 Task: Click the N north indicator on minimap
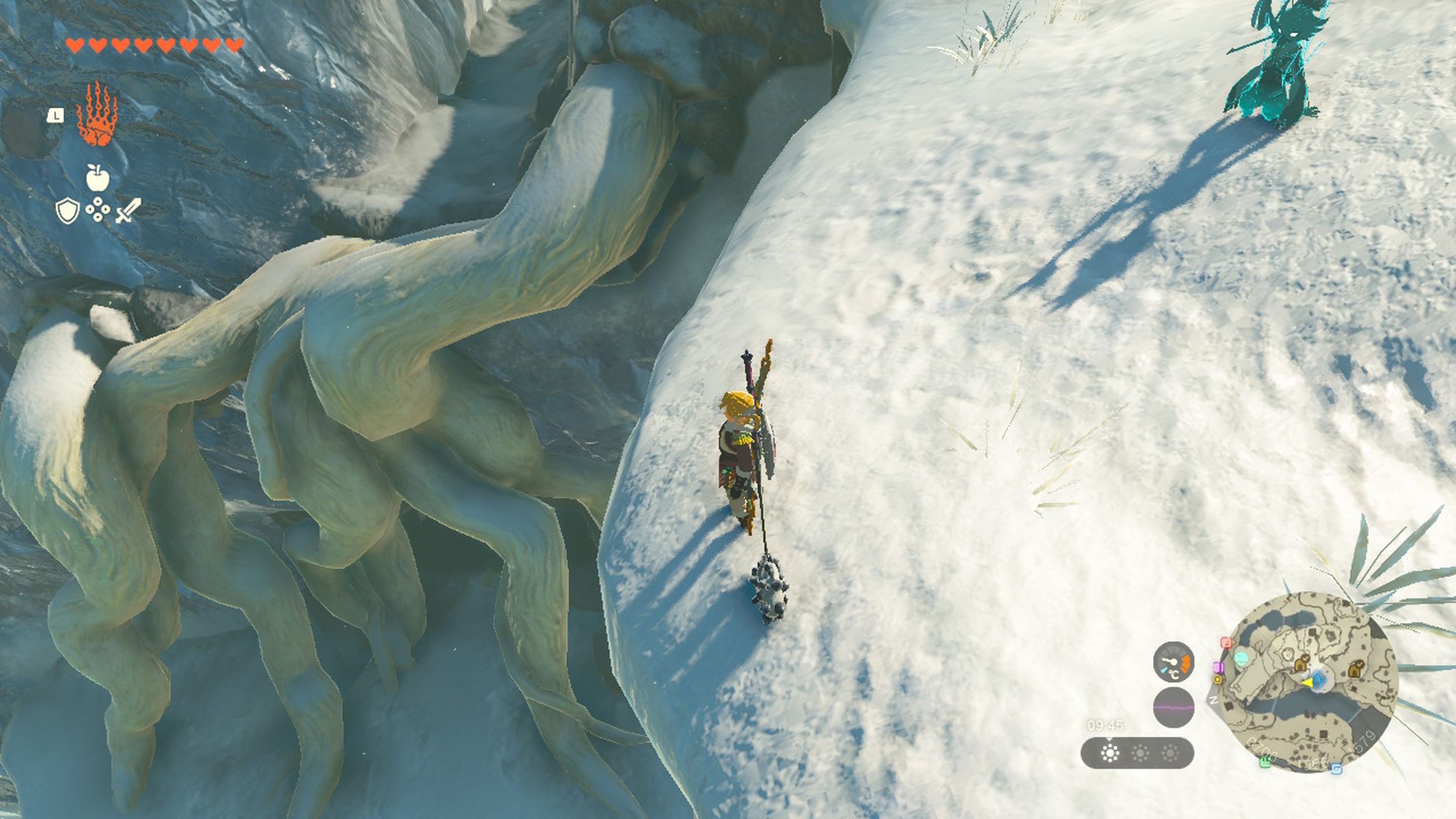point(1213,701)
